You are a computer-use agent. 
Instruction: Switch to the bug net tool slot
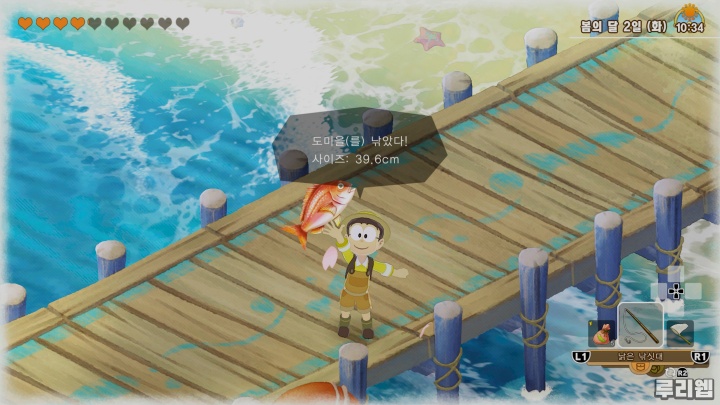679,333
